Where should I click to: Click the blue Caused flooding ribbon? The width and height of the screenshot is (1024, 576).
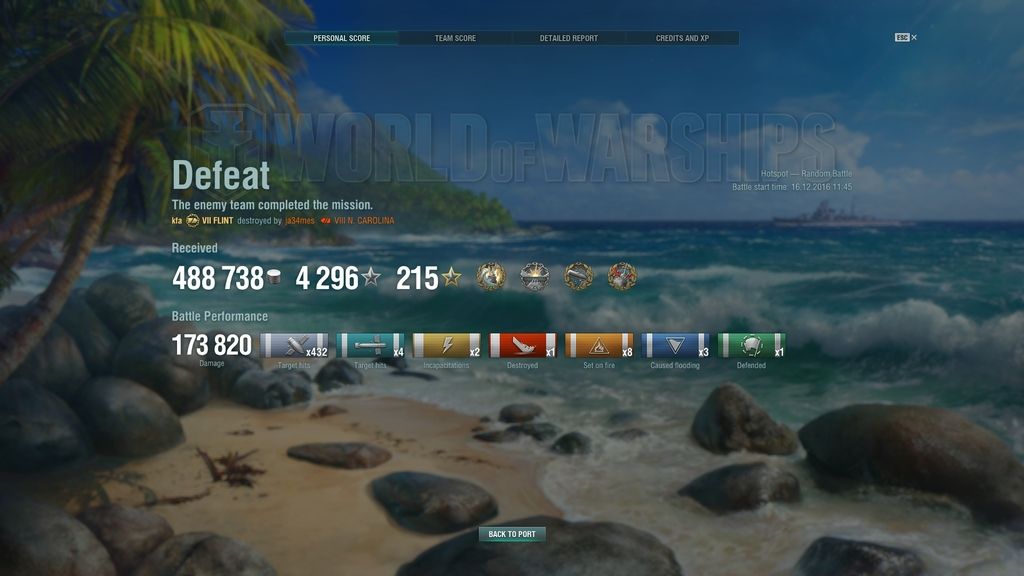[x=675, y=346]
